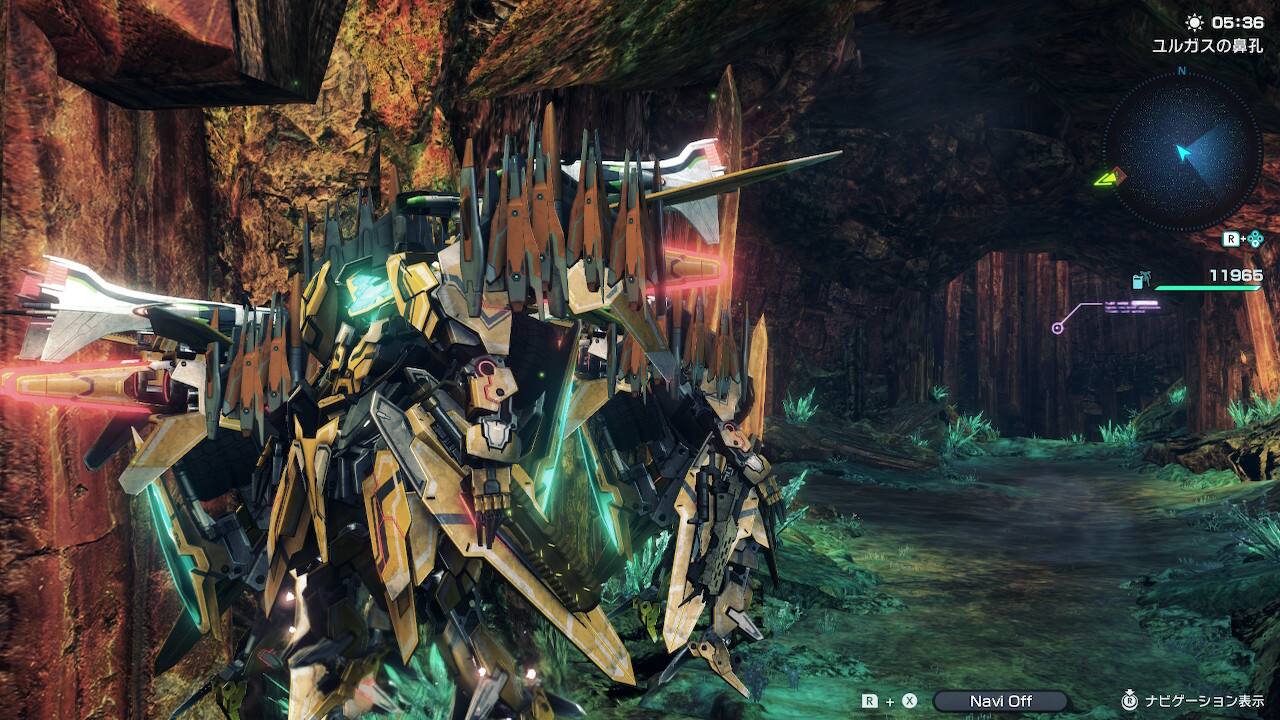Toggle the Navi Off button

(1000, 701)
